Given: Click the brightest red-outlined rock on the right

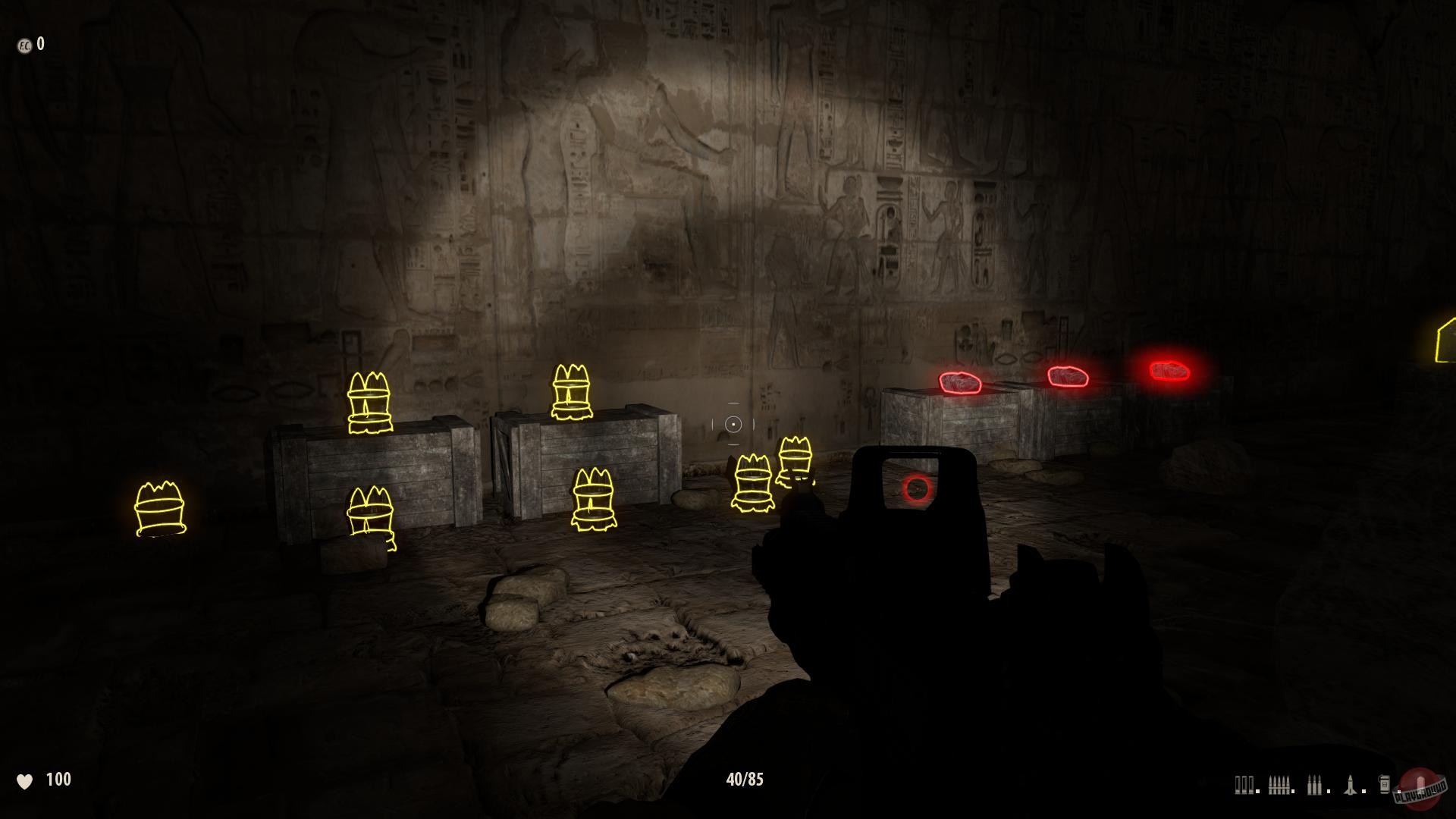Looking at the screenshot, I should (x=1169, y=371).
